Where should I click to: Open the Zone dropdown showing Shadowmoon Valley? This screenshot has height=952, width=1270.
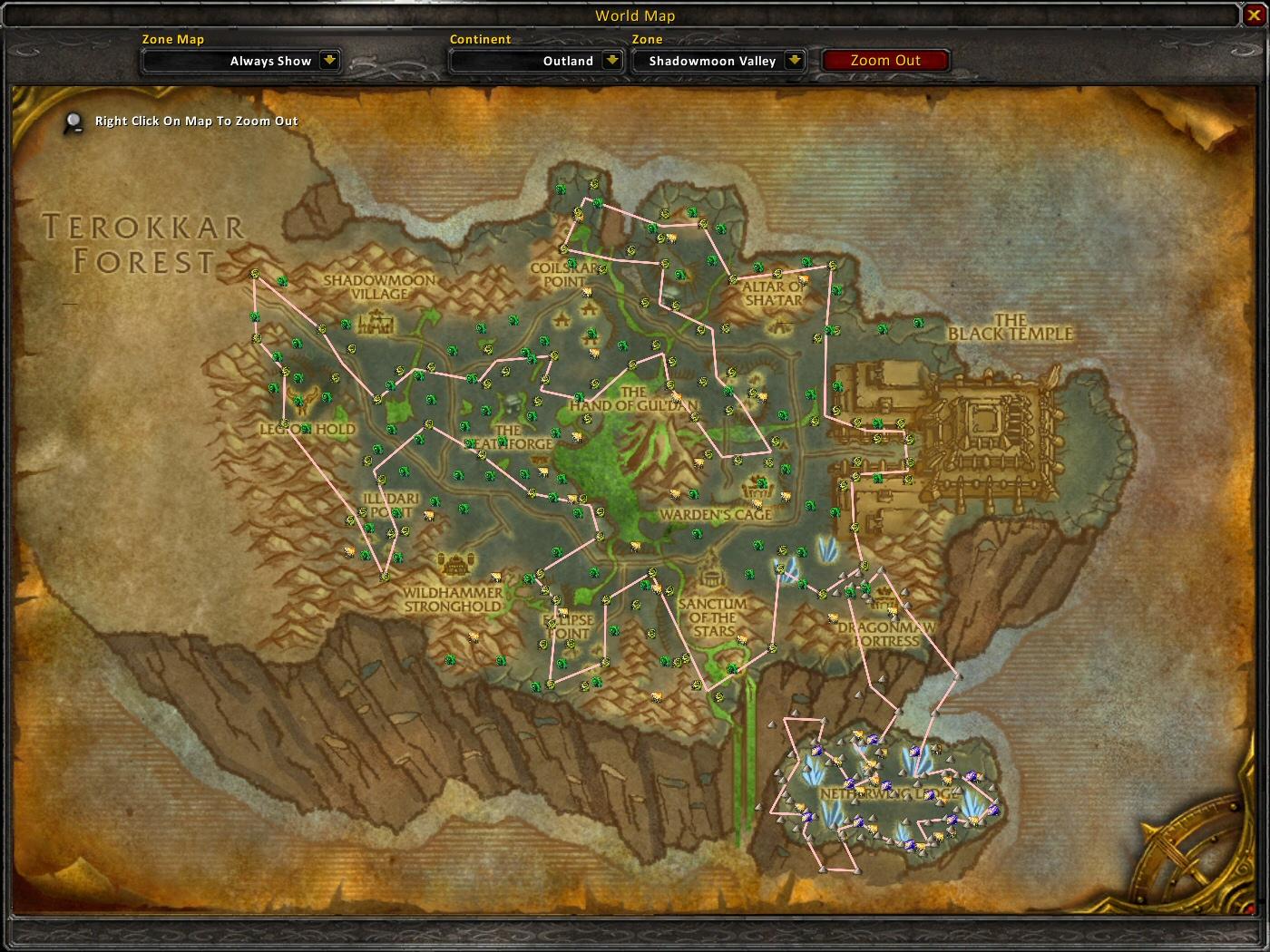[x=719, y=61]
